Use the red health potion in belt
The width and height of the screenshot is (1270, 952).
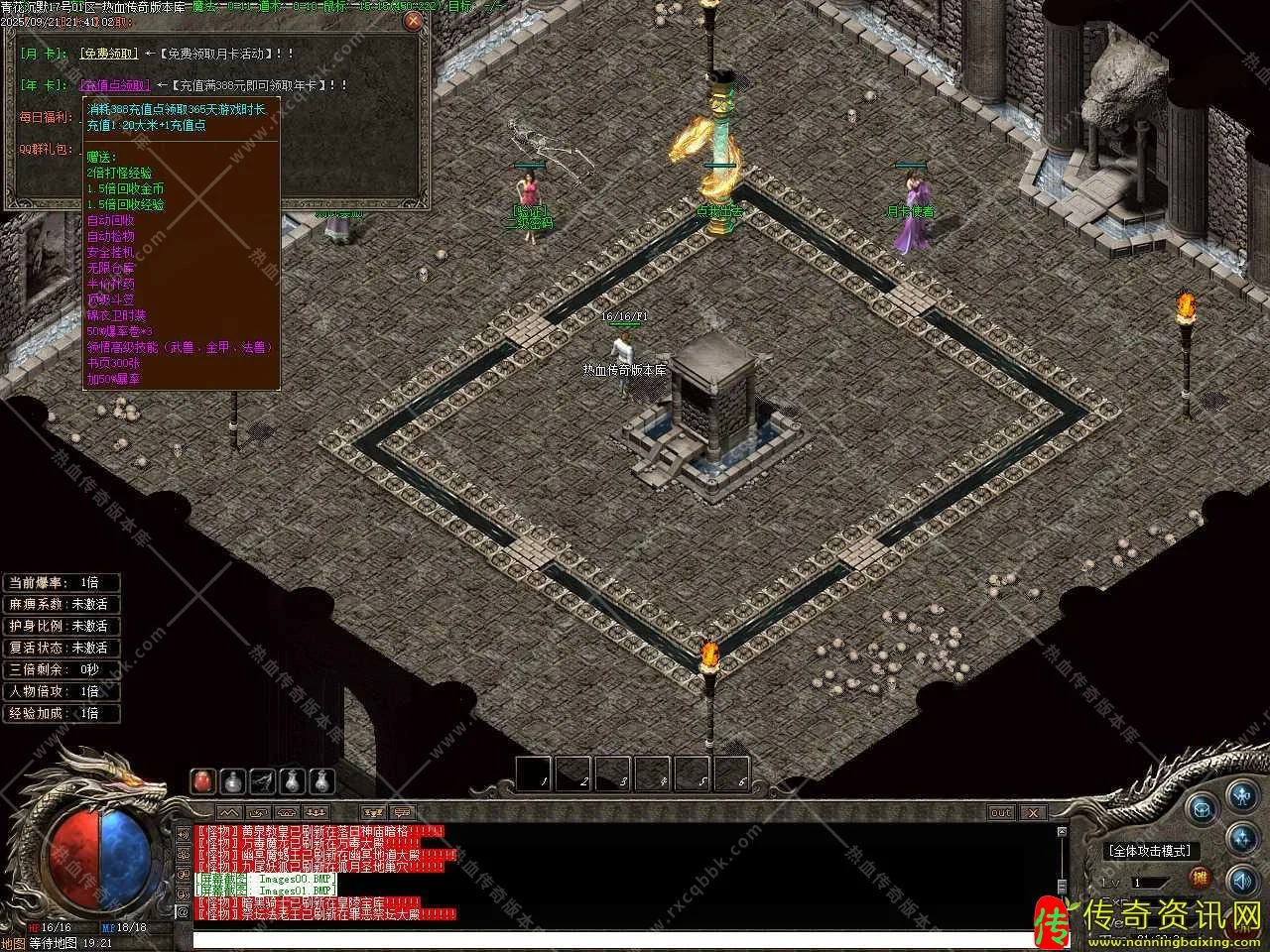pyautogui.click(x=202, y=781)
